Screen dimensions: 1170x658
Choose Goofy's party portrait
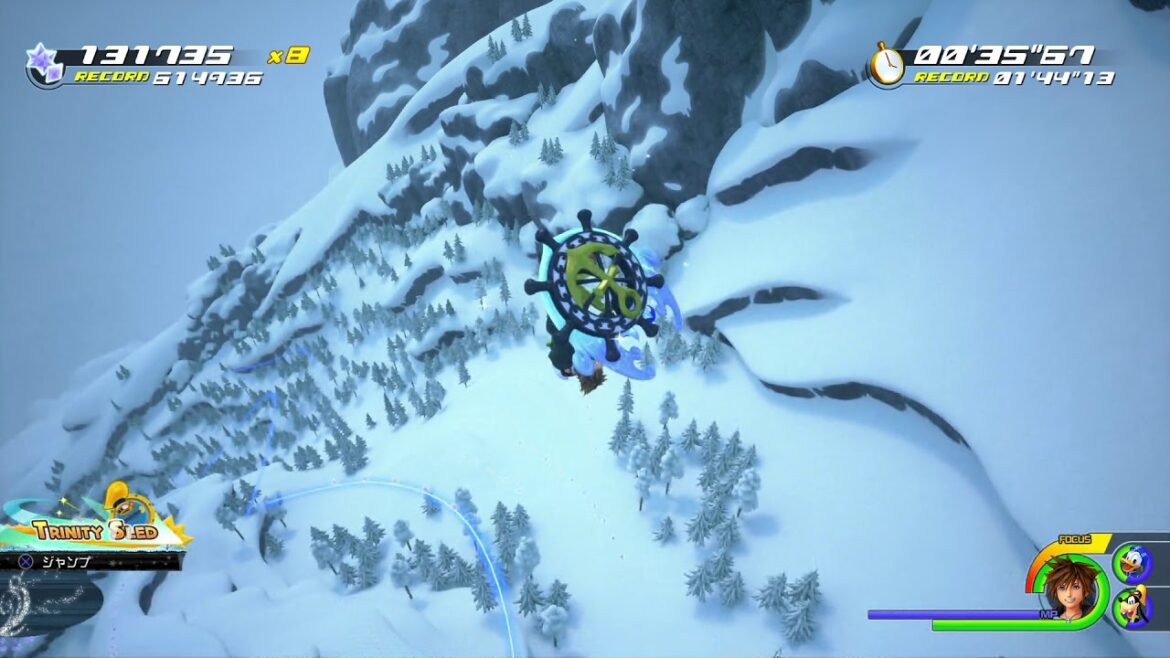coord(1132,608)
